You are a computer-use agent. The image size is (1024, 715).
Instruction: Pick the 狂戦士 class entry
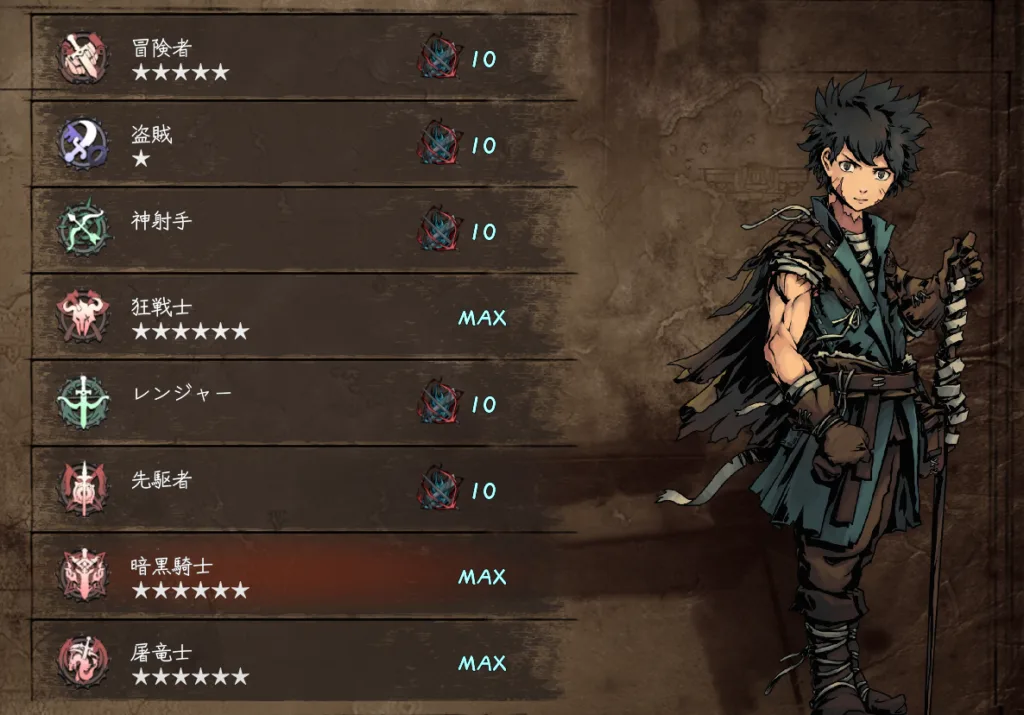tap(300, 317)
